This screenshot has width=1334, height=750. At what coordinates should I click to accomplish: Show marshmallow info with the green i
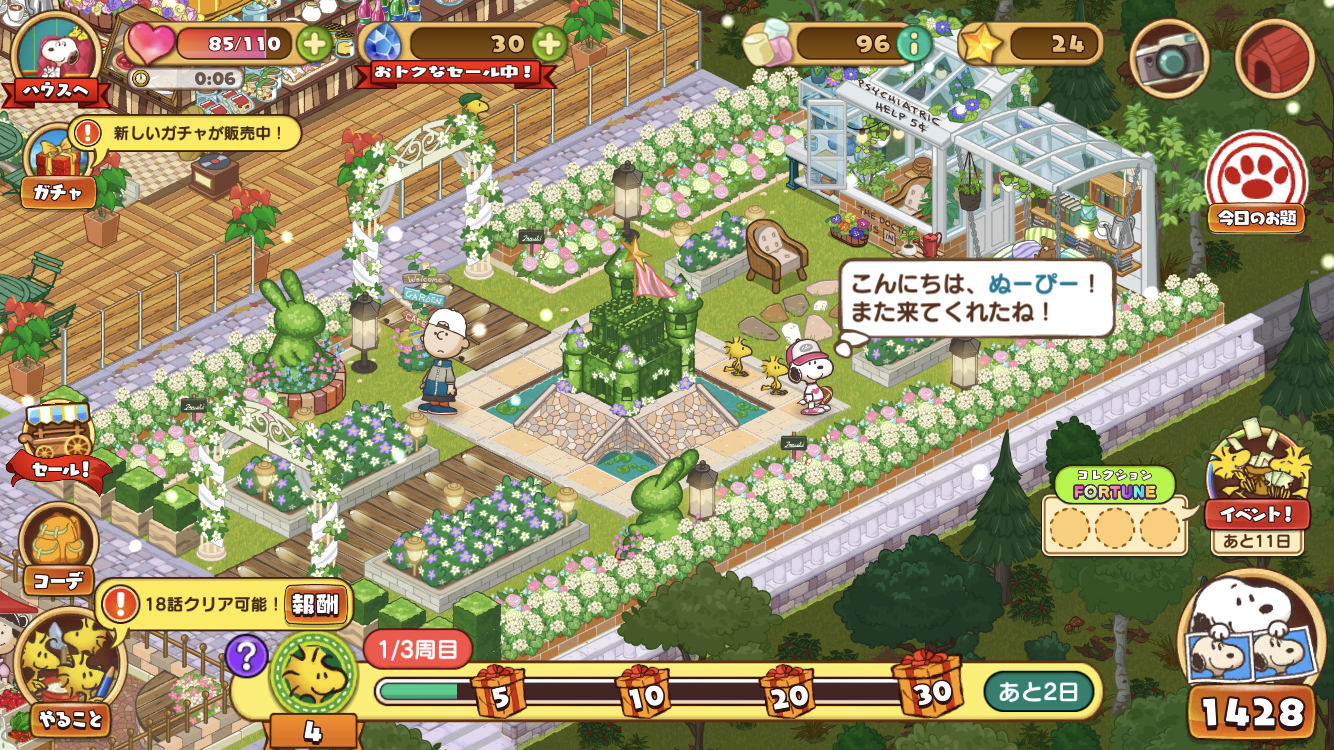(x=910, y=44)
